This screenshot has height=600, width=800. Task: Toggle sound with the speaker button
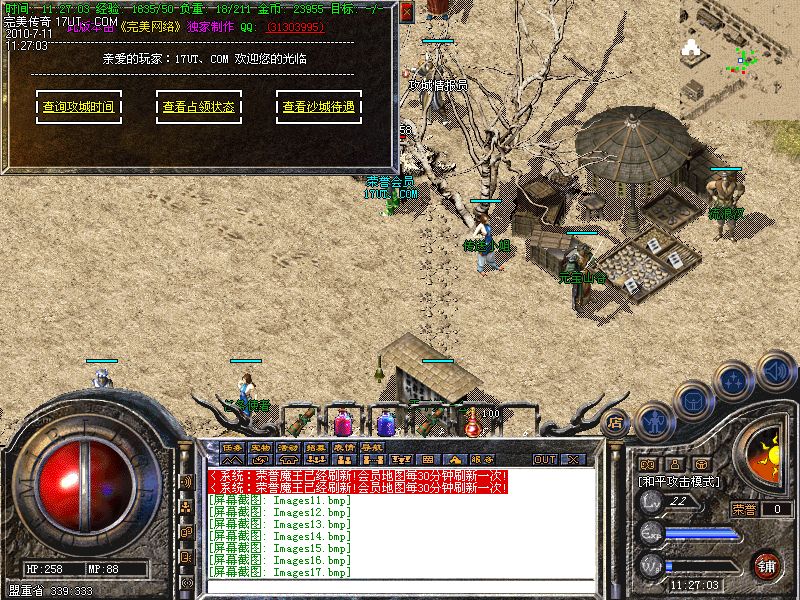point(775,371)
